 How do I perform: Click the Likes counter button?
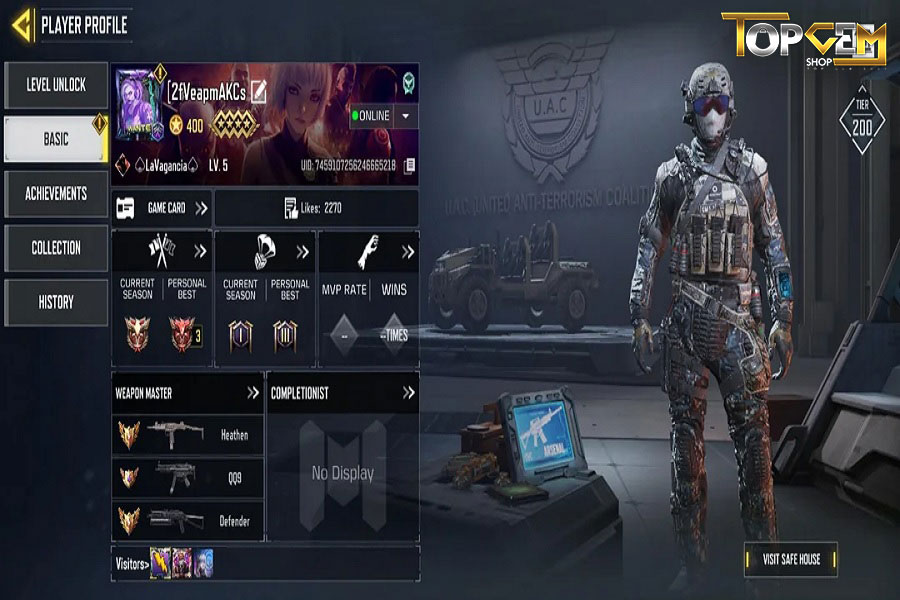tap(315, 208)
